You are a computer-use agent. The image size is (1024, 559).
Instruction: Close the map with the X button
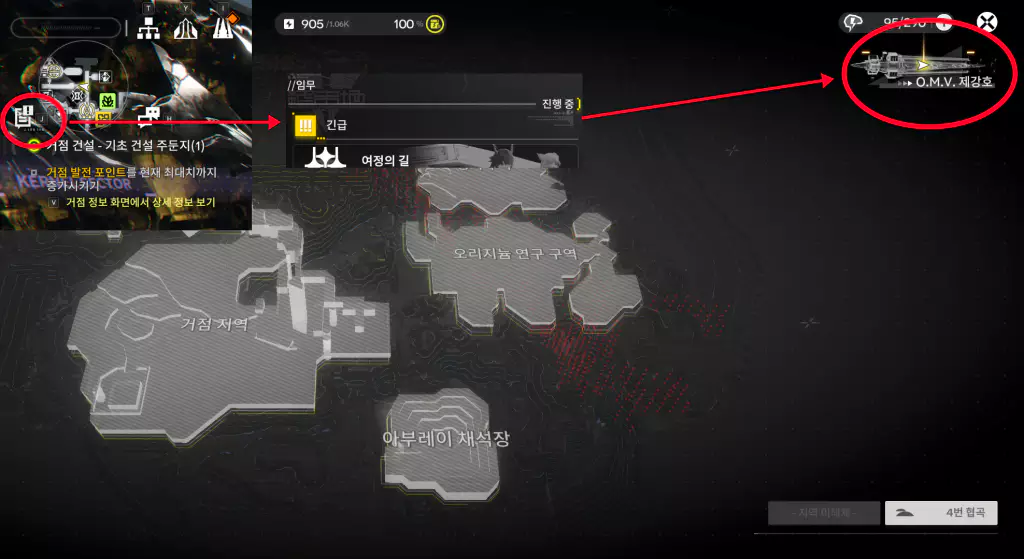(x=988, y=23)
